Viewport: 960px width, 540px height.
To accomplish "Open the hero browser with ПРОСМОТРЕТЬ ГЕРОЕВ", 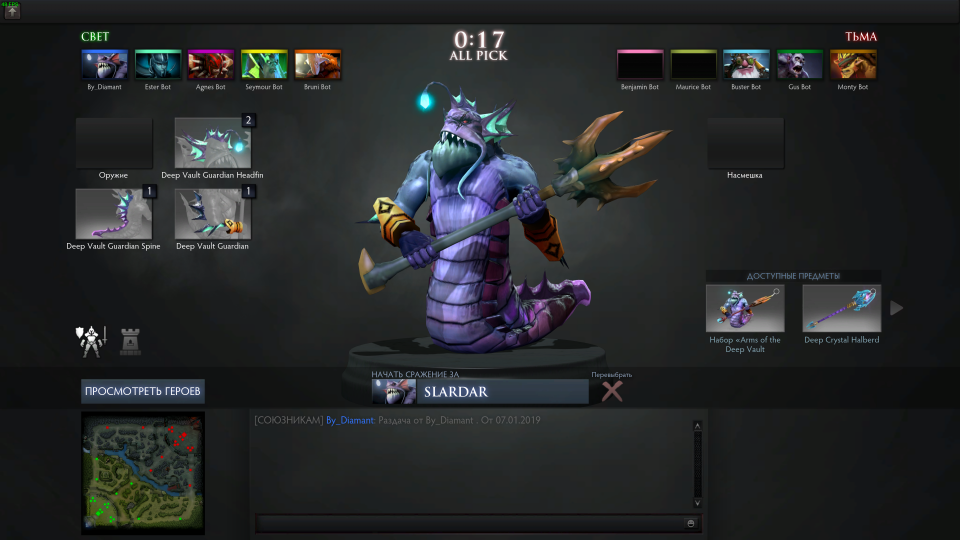I will [x=143, y=391].
